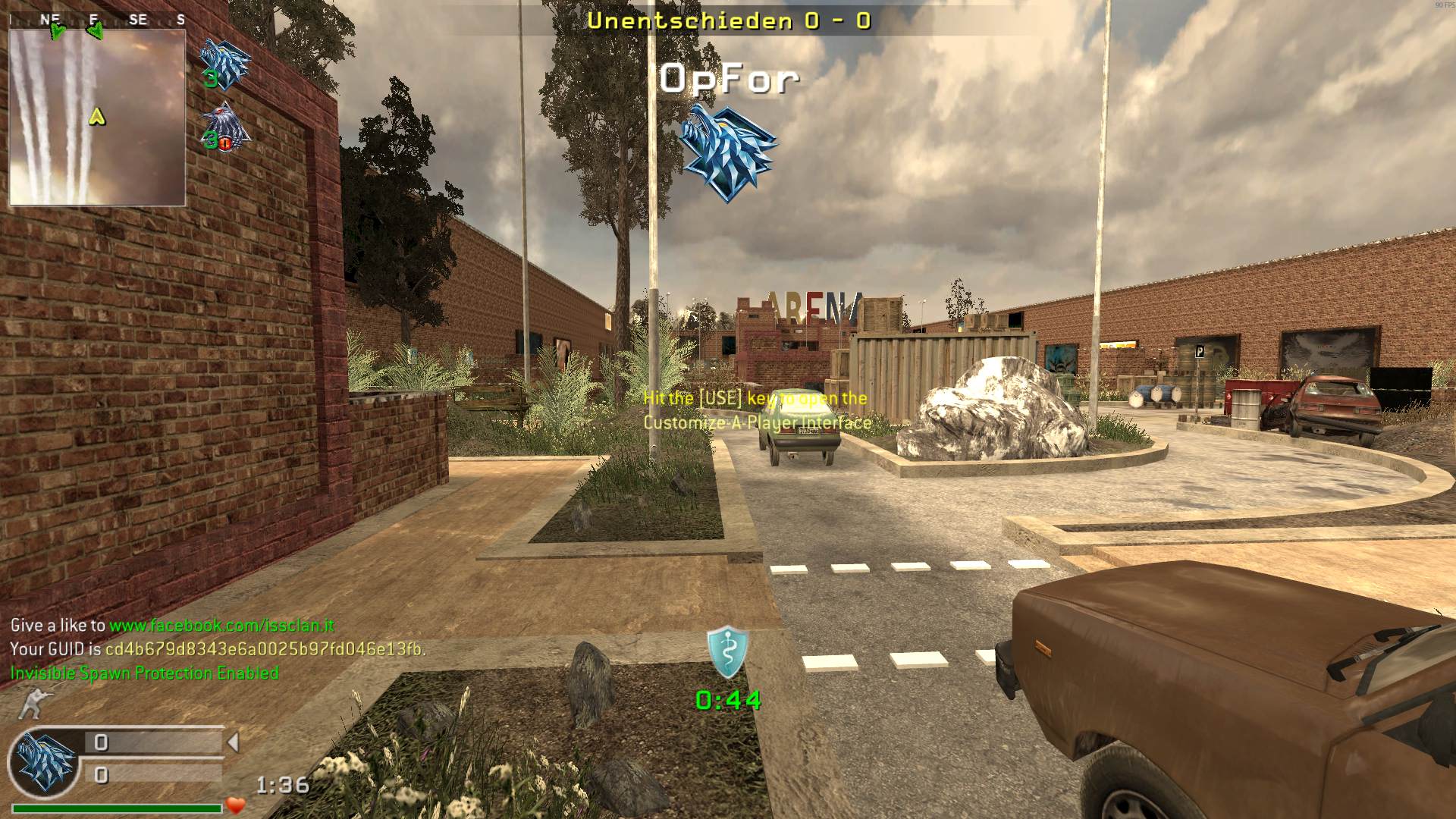Select the yellow player arrow on the minimap
This screenshot has height=819, width=1456.
pos(96,117)
